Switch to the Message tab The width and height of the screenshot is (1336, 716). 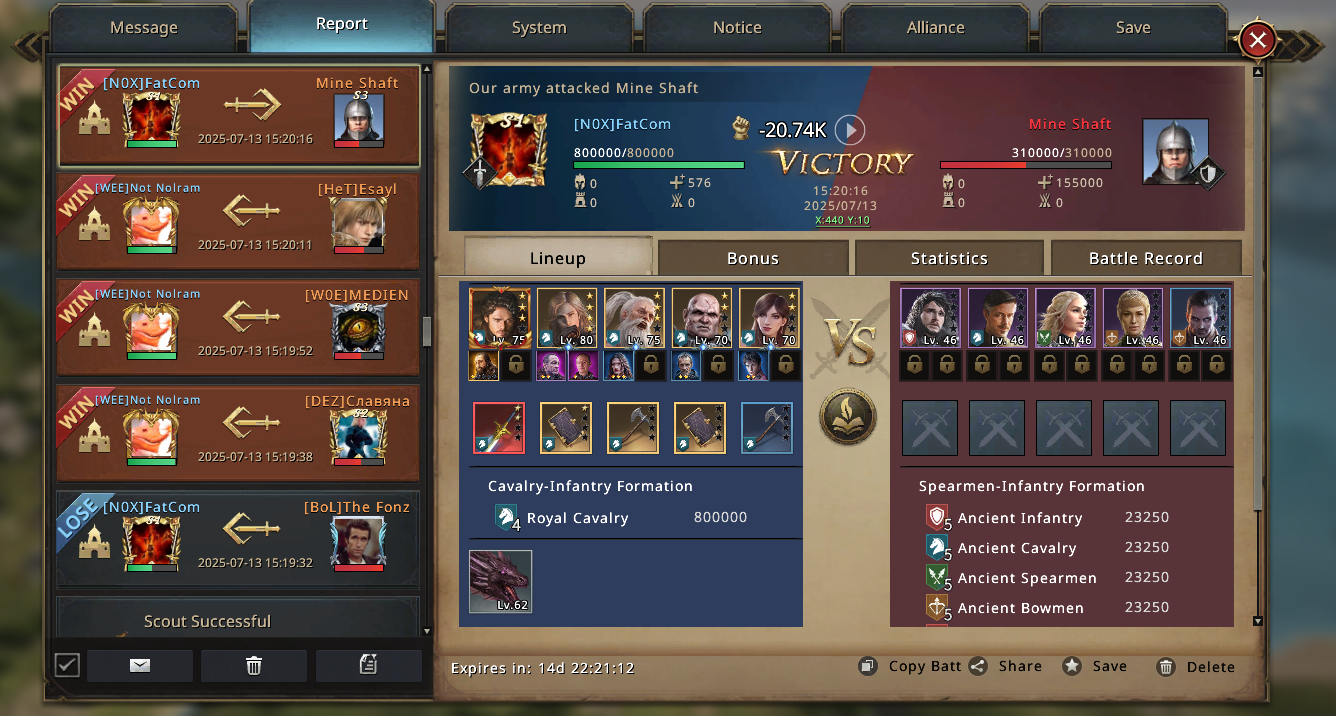coord(143,28)
